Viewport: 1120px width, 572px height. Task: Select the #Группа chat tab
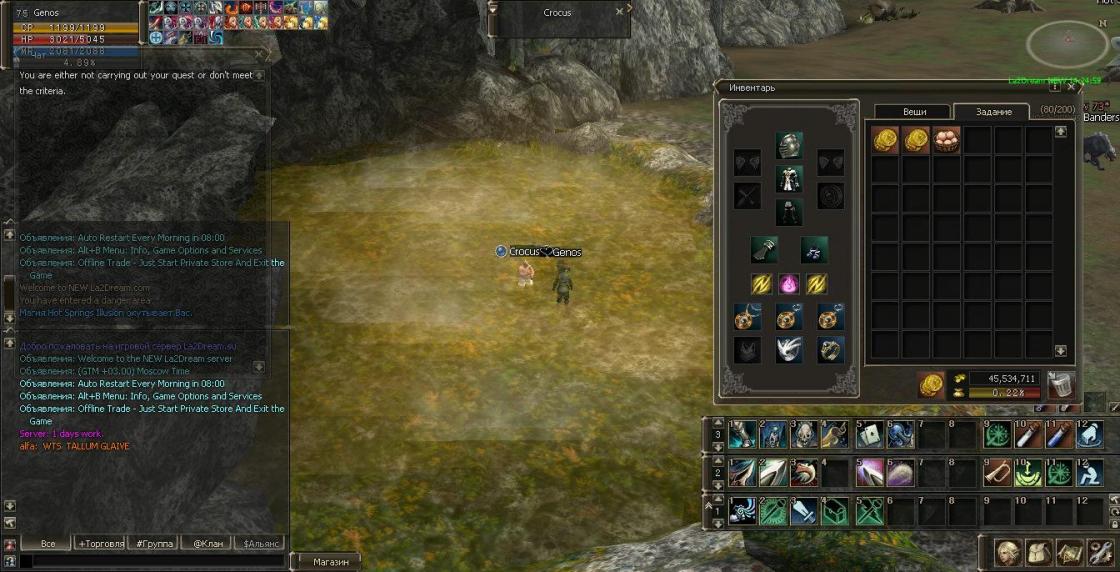click(155, 543)
